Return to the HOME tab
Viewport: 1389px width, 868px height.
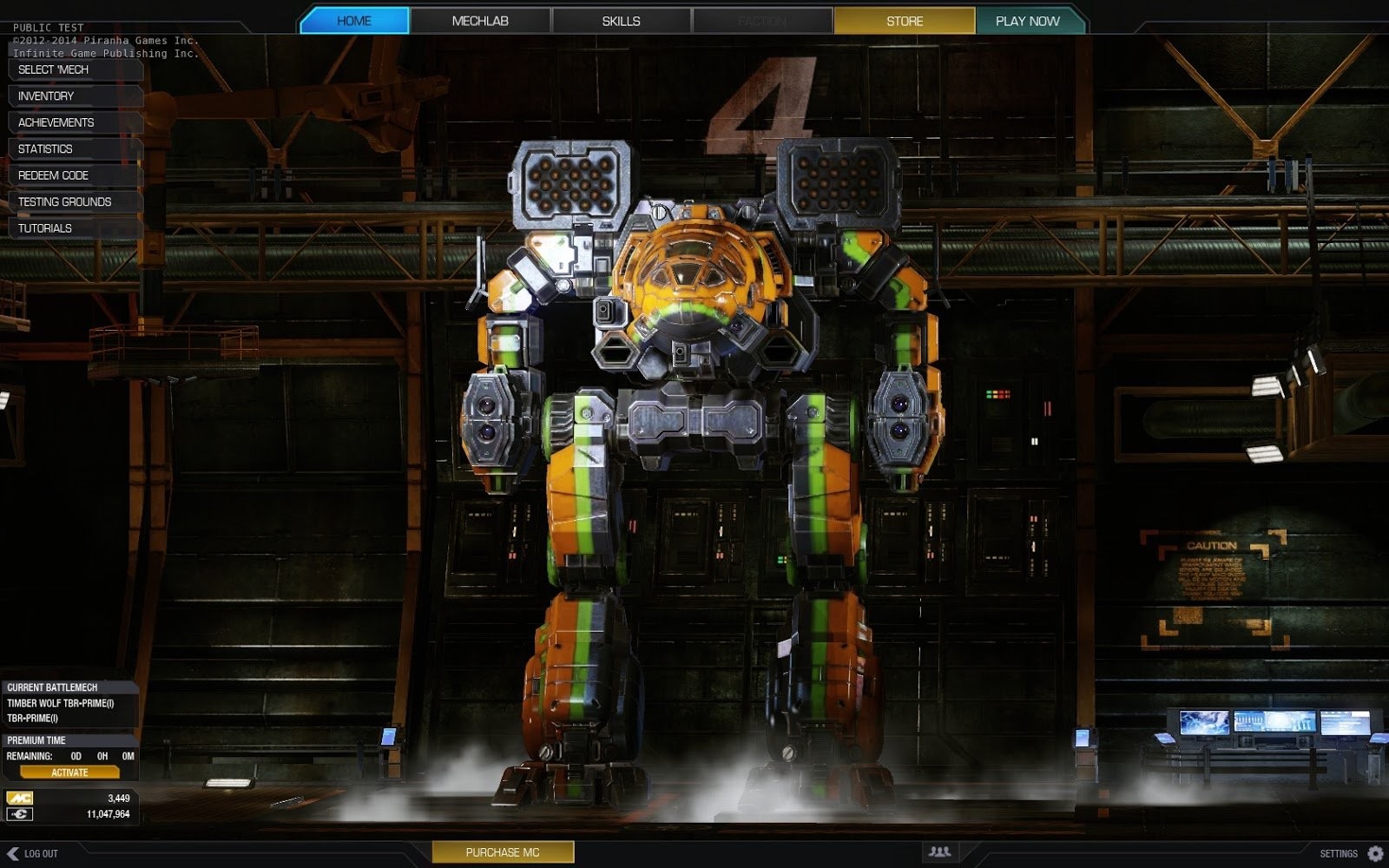pos(352,20)
